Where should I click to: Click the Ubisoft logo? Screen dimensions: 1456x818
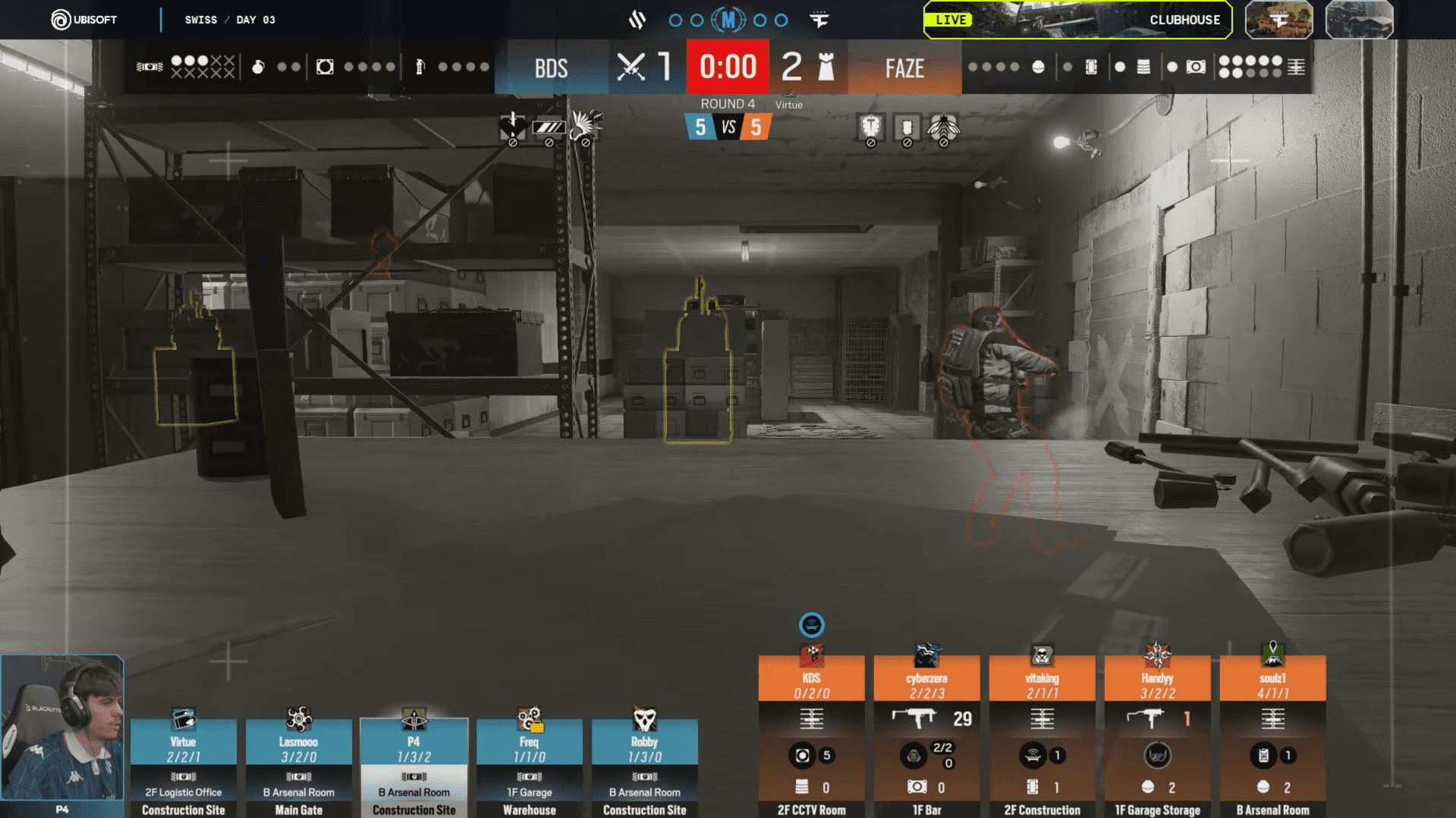pos(83,20)
